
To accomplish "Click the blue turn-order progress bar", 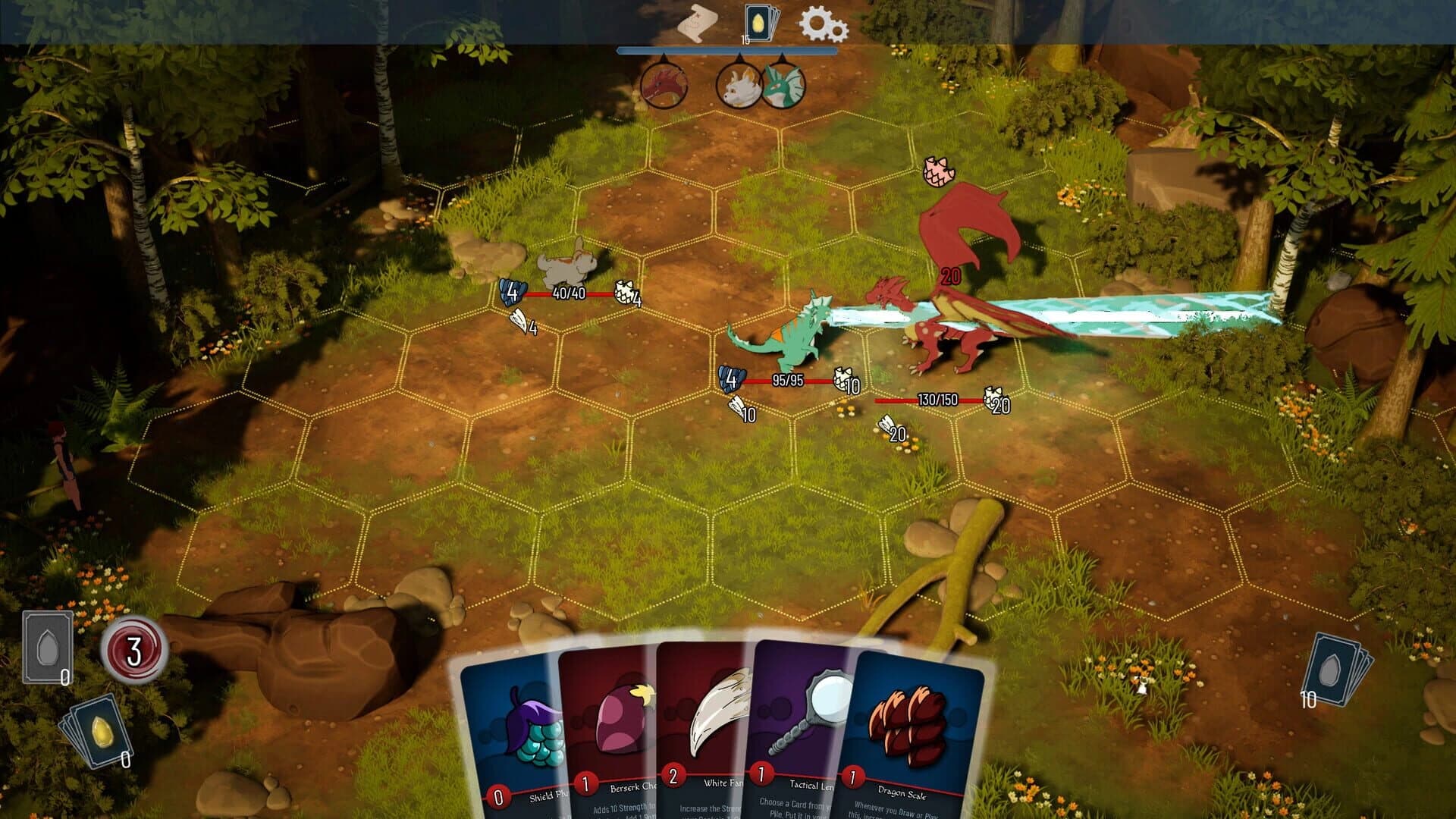I will 728,52.
